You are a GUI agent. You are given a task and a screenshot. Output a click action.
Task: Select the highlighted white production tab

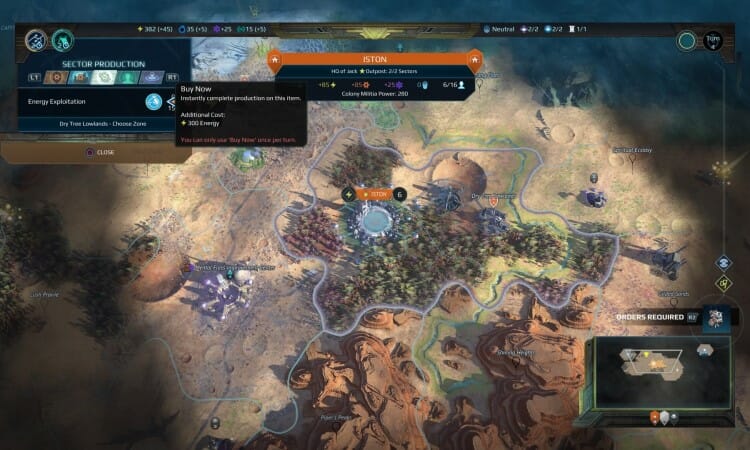(x=104, y=76)
